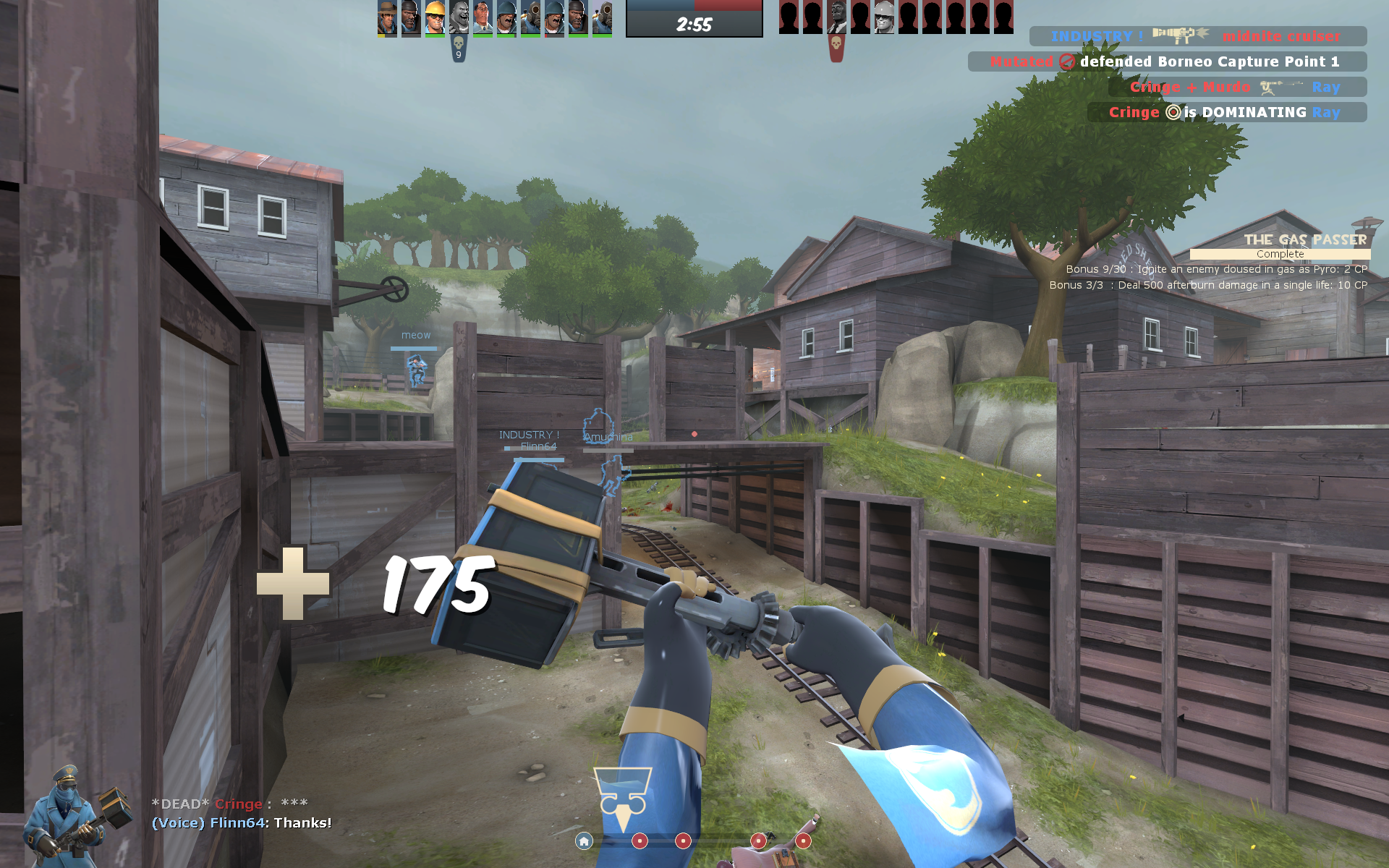Select the Borneo Capture Point defense notice

click(1167, 61)
